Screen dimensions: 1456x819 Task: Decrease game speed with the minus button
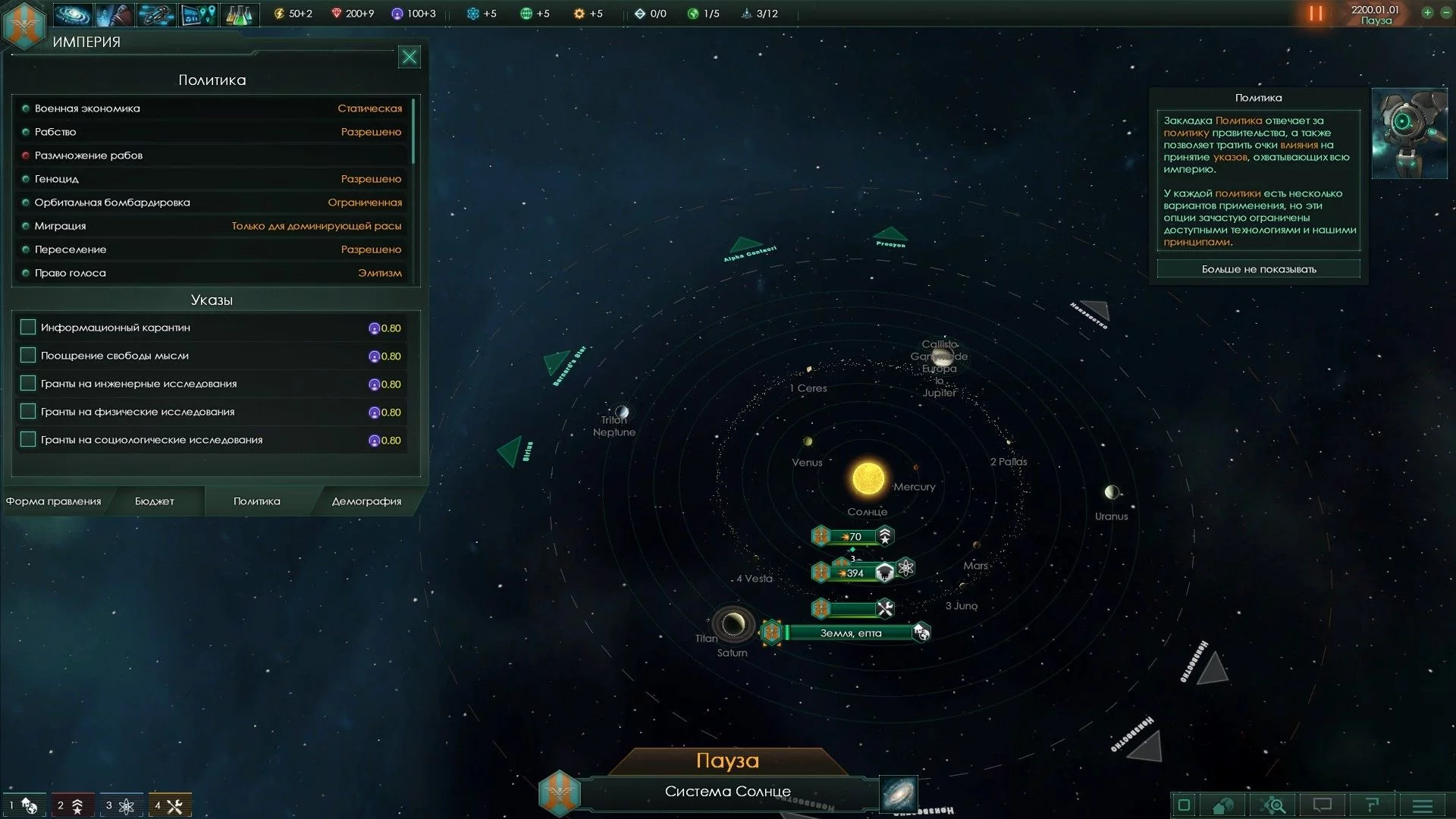pyautogui.click(x=1445, y=13)
